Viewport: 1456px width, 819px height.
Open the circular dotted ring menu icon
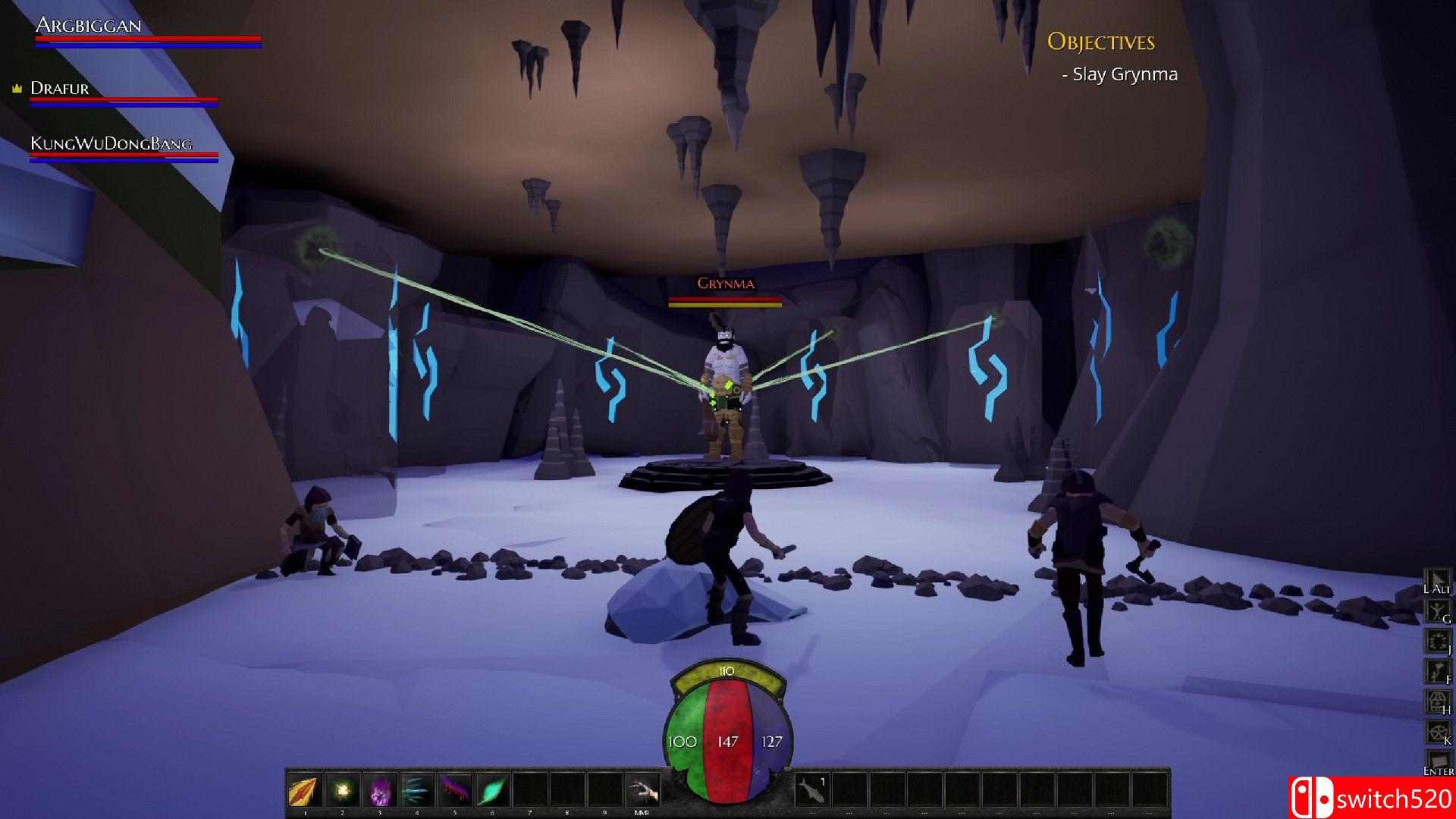[1436, 642]
